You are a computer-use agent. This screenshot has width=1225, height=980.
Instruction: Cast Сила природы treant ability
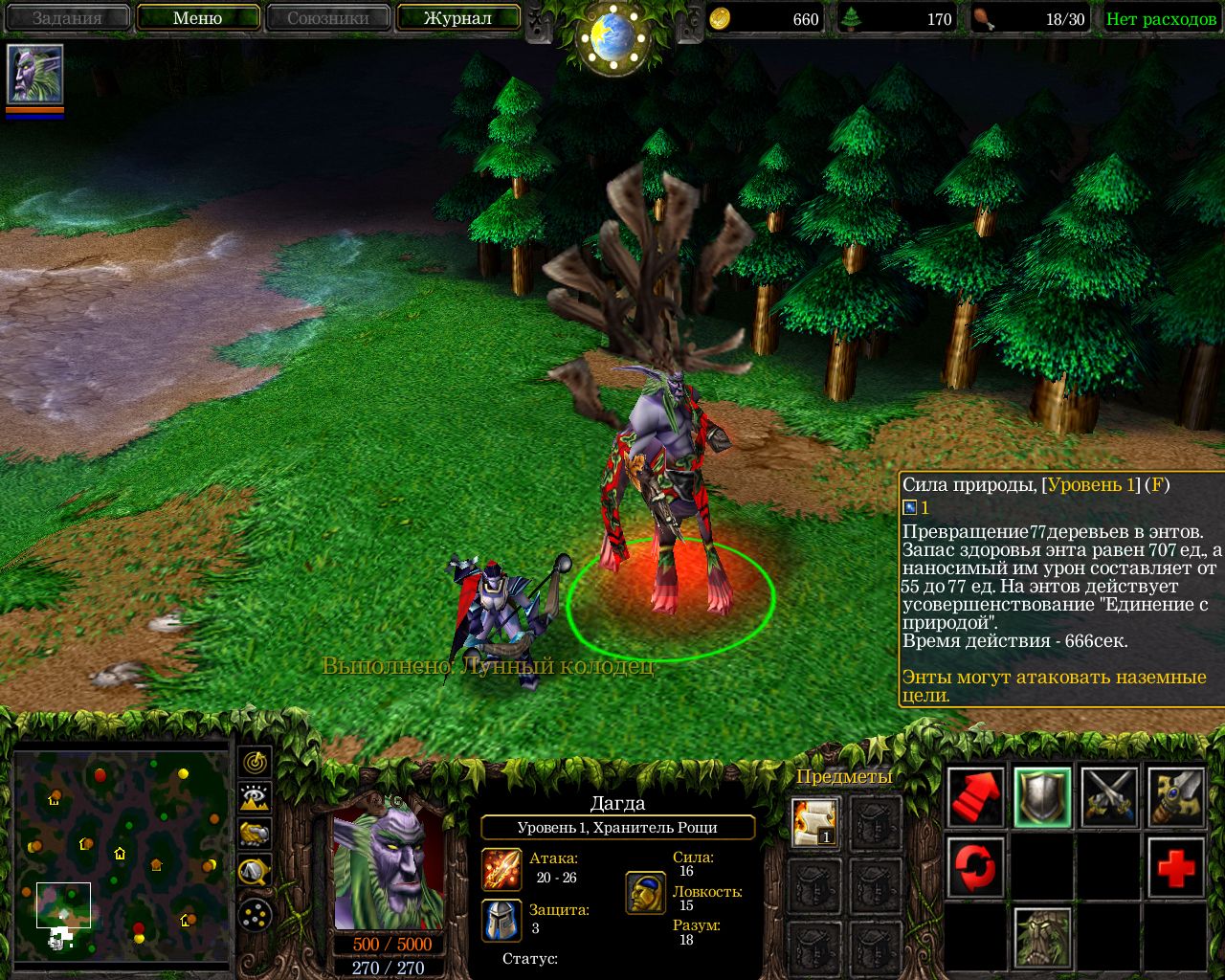click(1042, 936)
